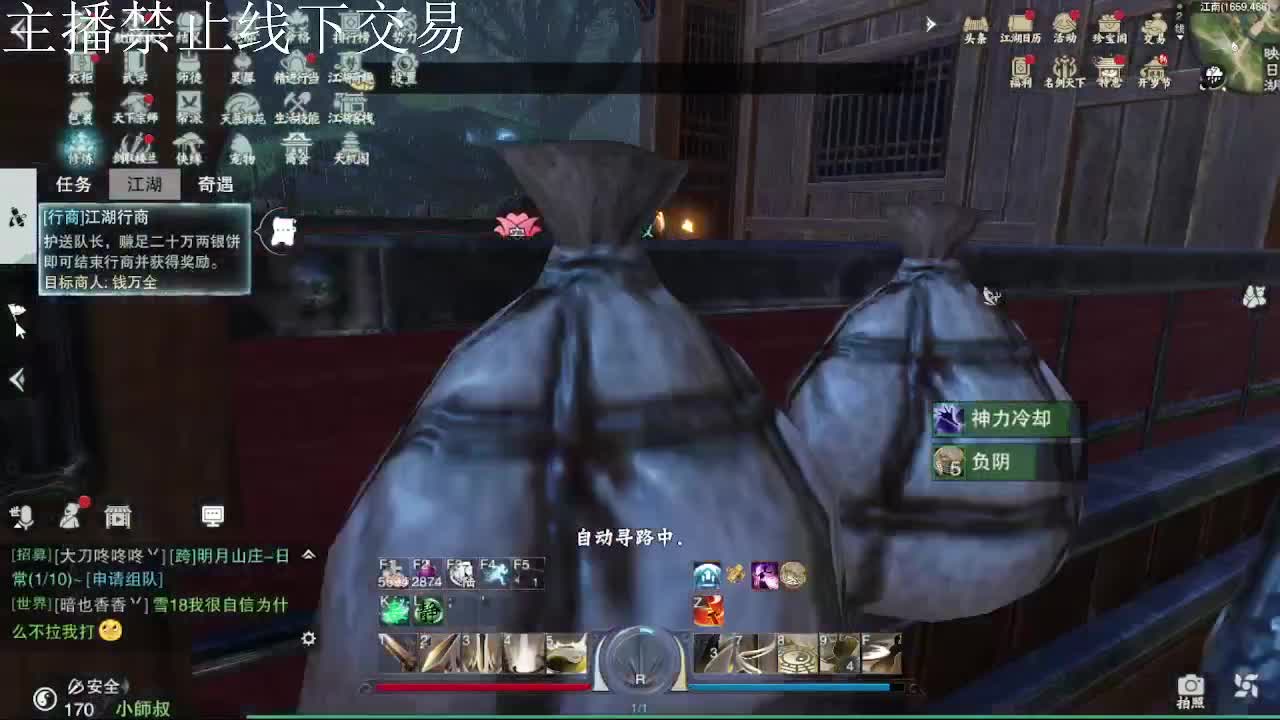
Task: Open the 交易 trade icon
Action: (1155, 26)
